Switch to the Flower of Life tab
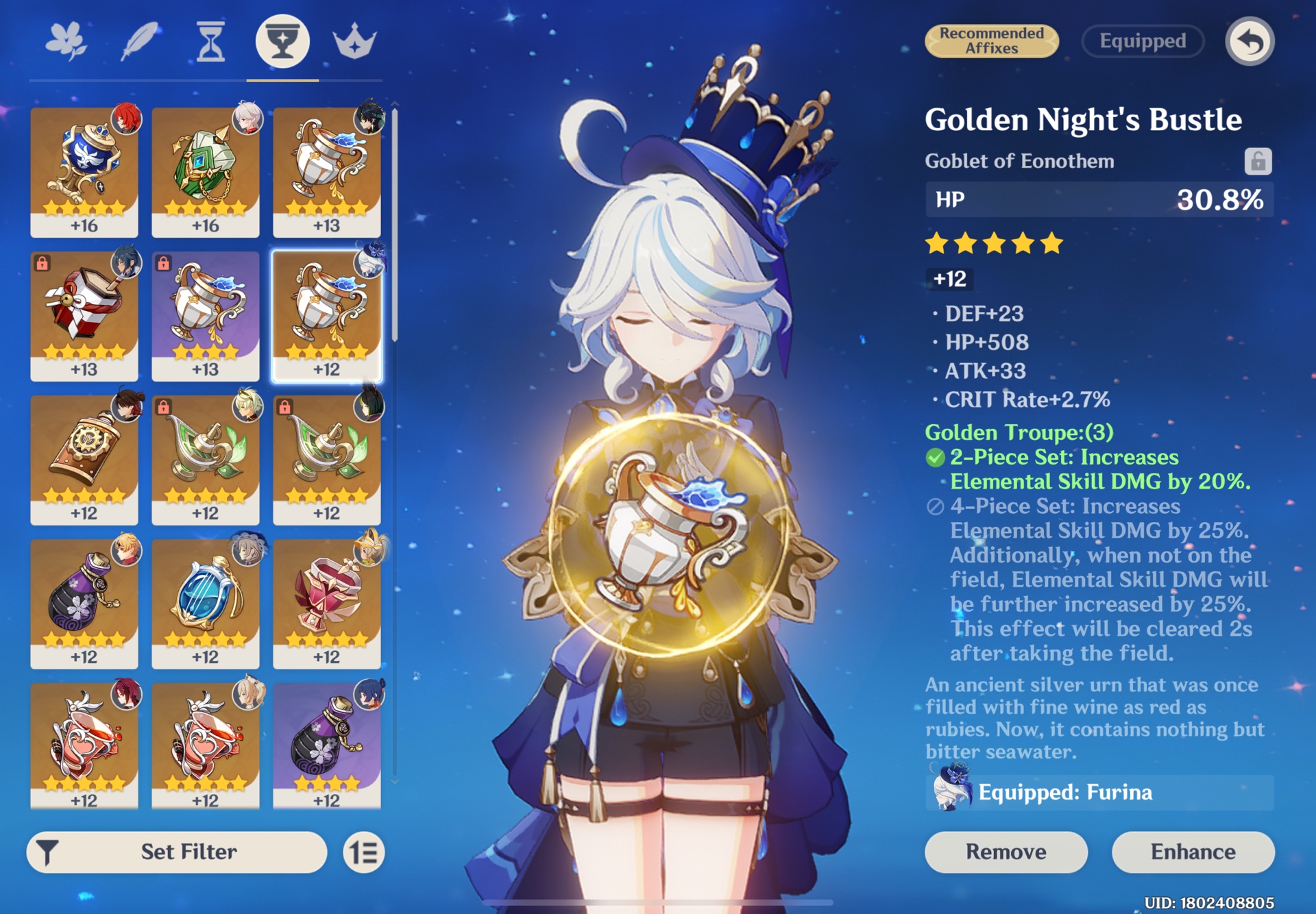The height and width of the screenshot is (914, 1316). click(66, 41)
